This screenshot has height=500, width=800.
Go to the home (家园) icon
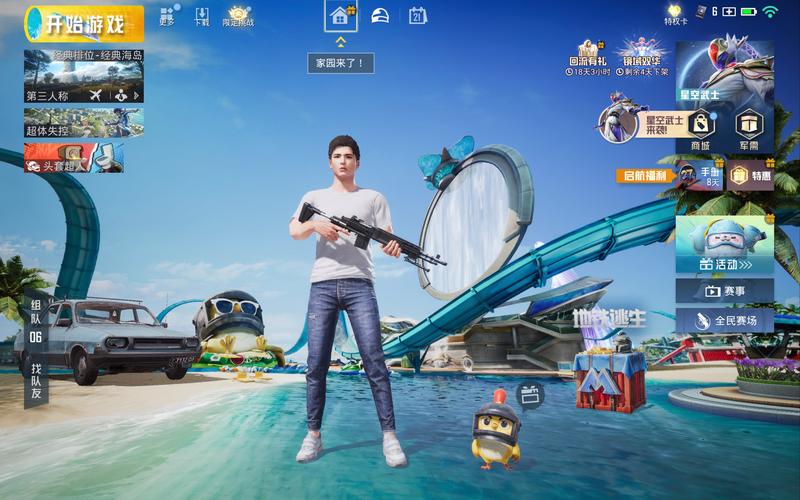(340, 16)
